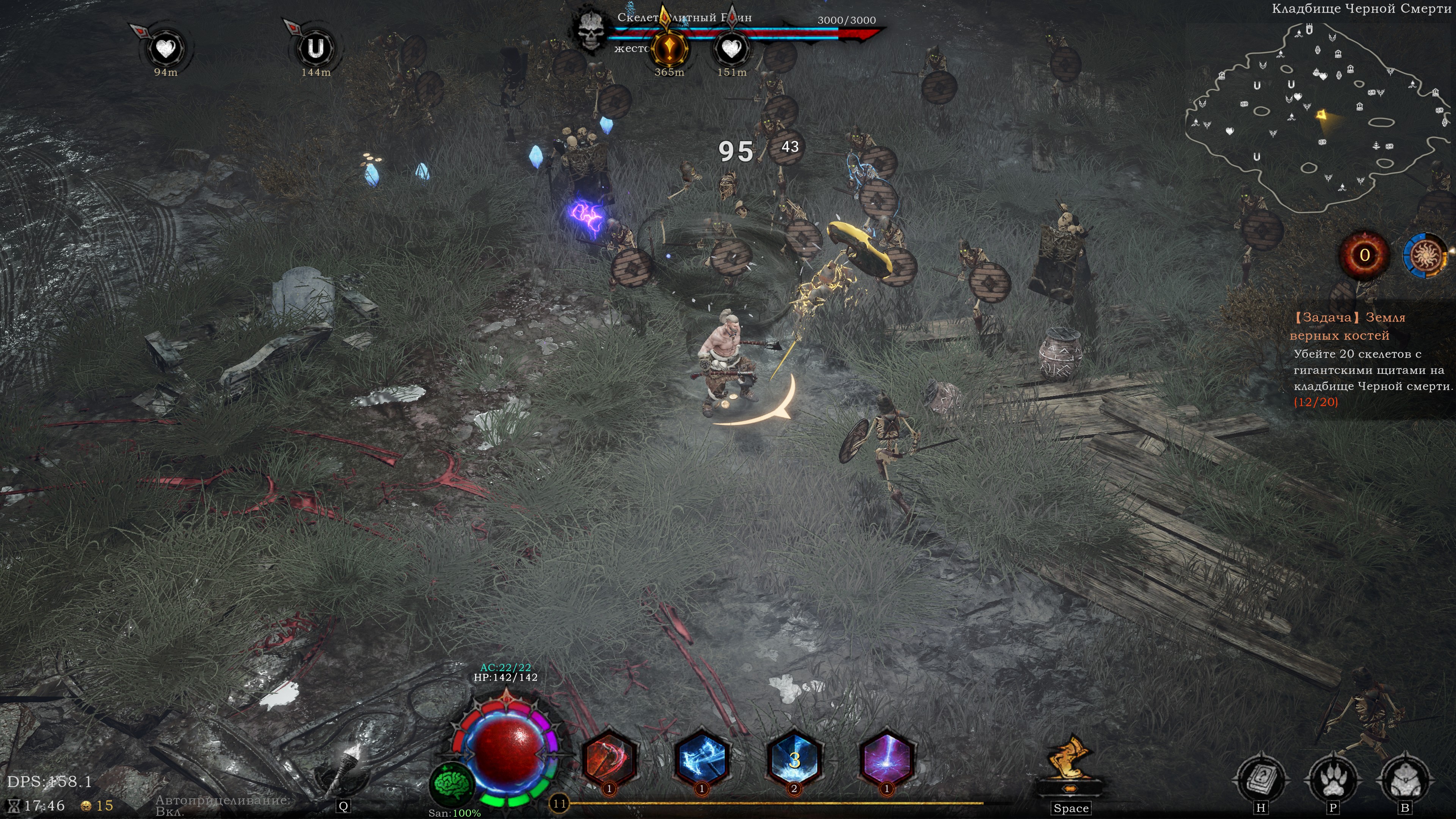Trigger the golden boot dash ability
The image size is (1456, 819).
tap(1070, 760)
